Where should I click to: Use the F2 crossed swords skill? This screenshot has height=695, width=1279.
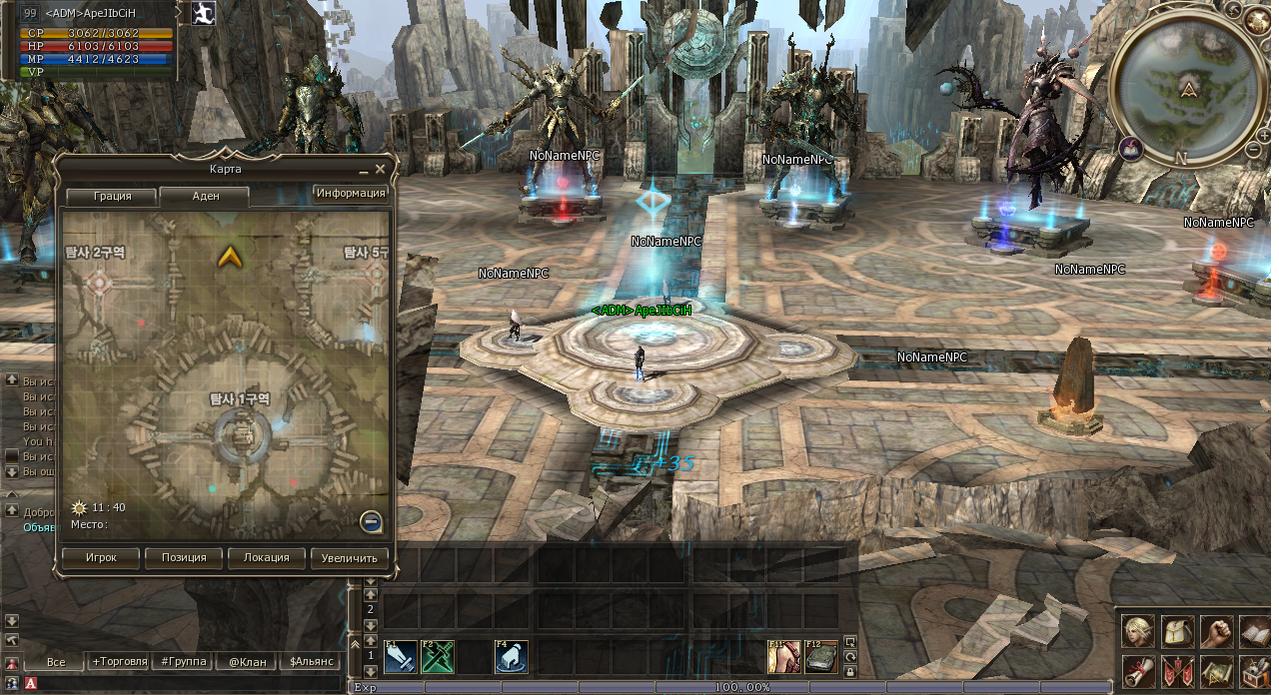click(437, 657)
